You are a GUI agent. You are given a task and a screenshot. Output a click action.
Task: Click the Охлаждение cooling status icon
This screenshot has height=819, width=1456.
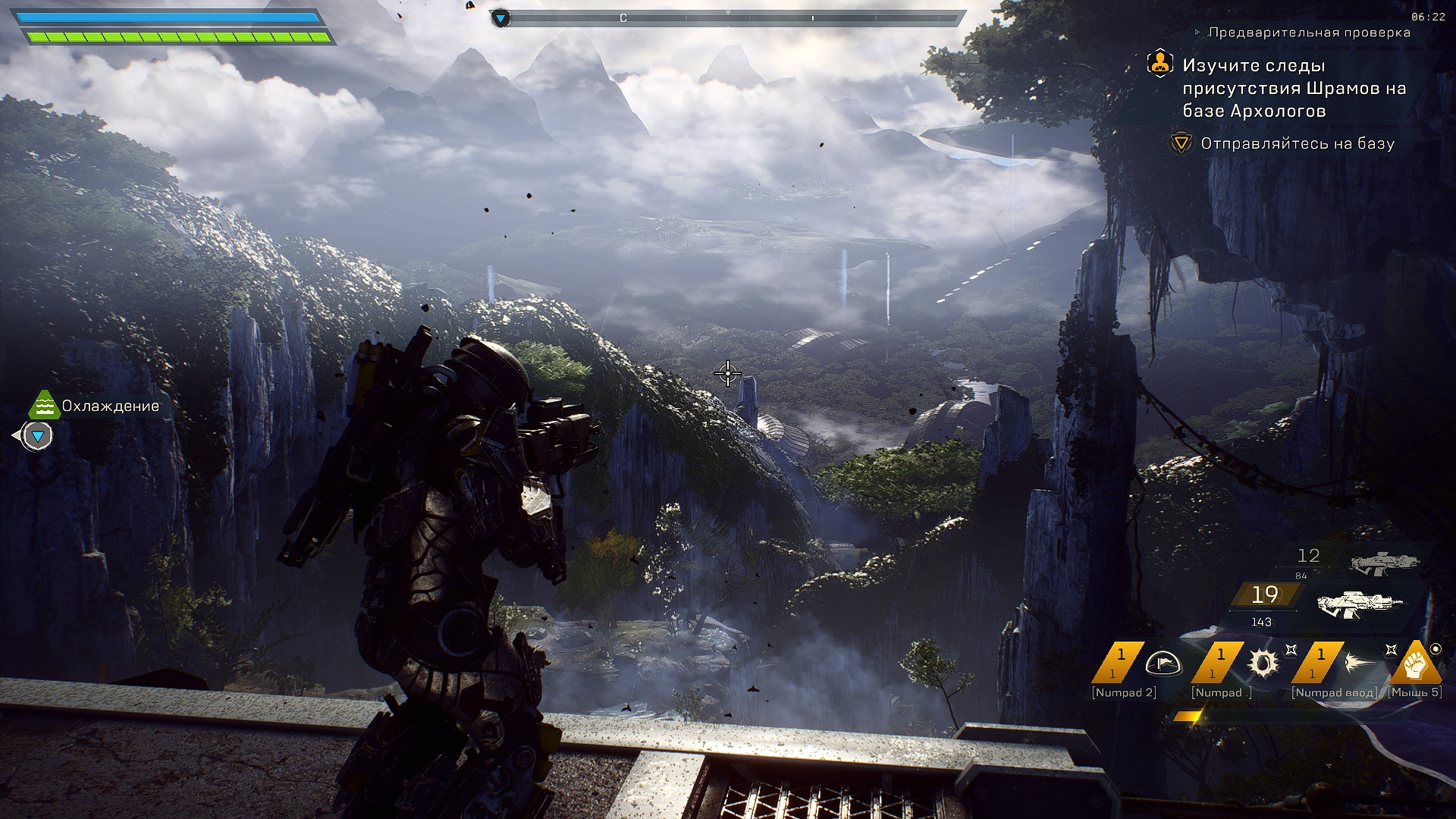(44, 405)
